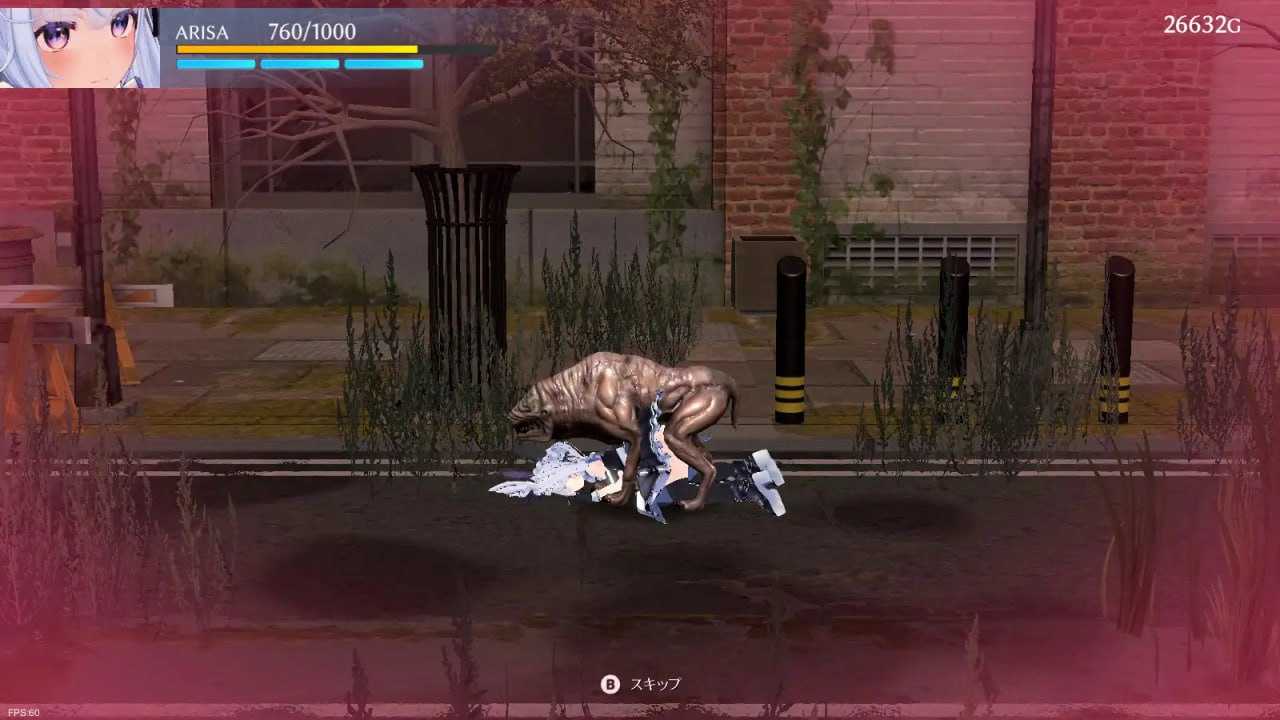This screenshot has height=720, width=1280.
Task: Select the スキップ skip label
Action: [x=655, y=685]
